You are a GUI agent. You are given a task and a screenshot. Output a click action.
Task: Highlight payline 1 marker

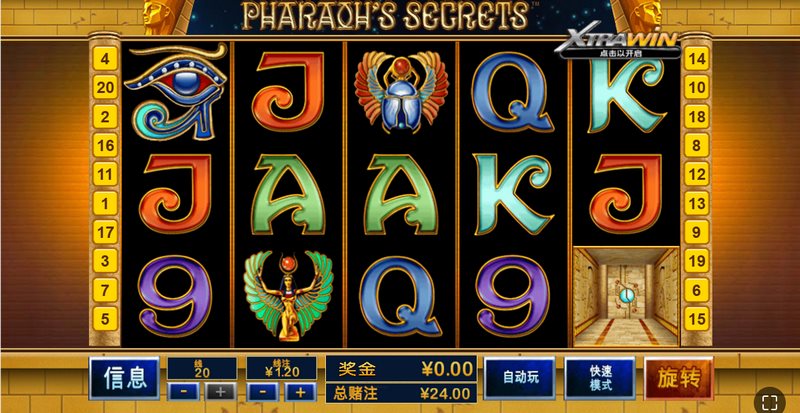coord(105,203)
